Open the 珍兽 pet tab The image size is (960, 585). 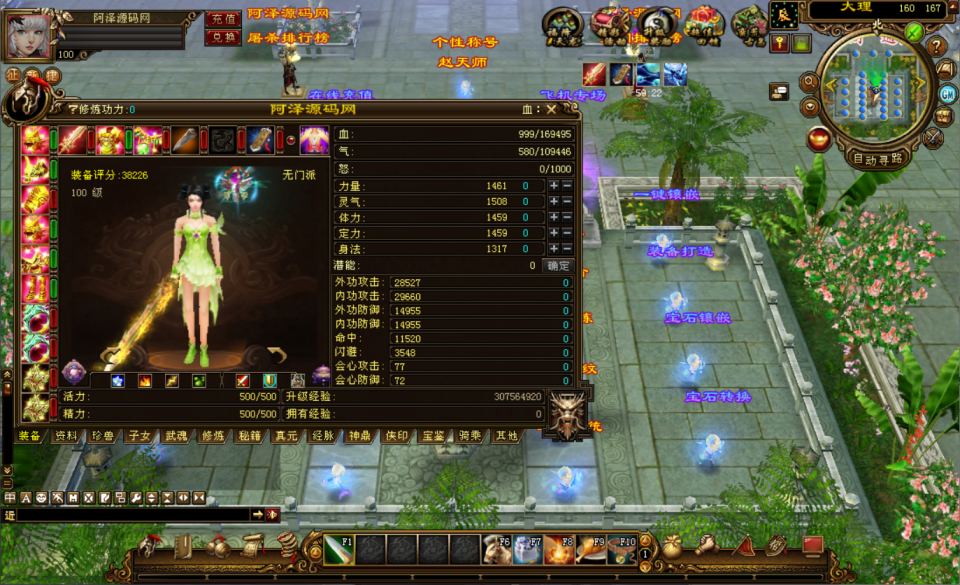102,436
